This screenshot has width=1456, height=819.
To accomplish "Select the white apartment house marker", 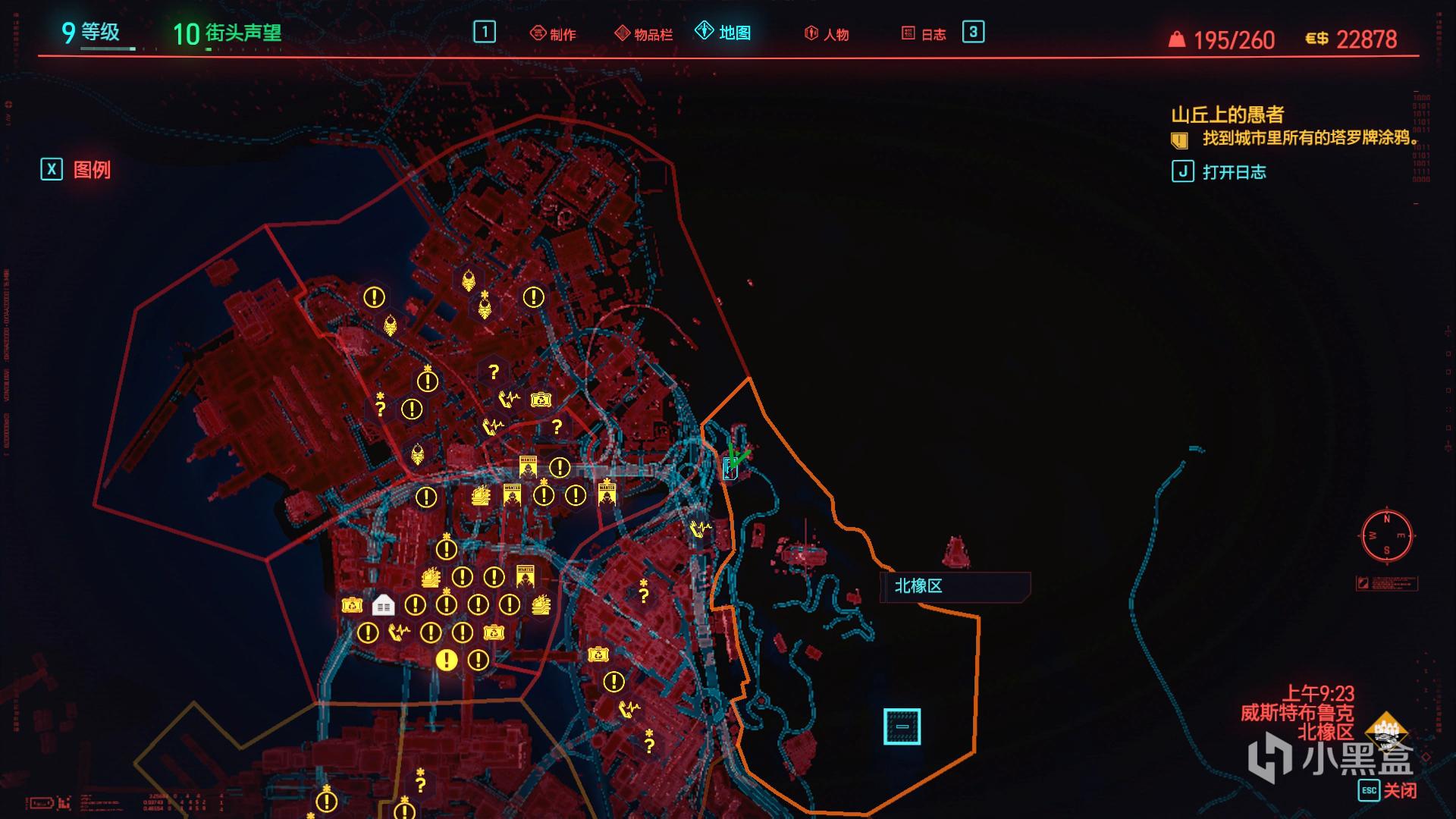I will [x=383, y=605].
